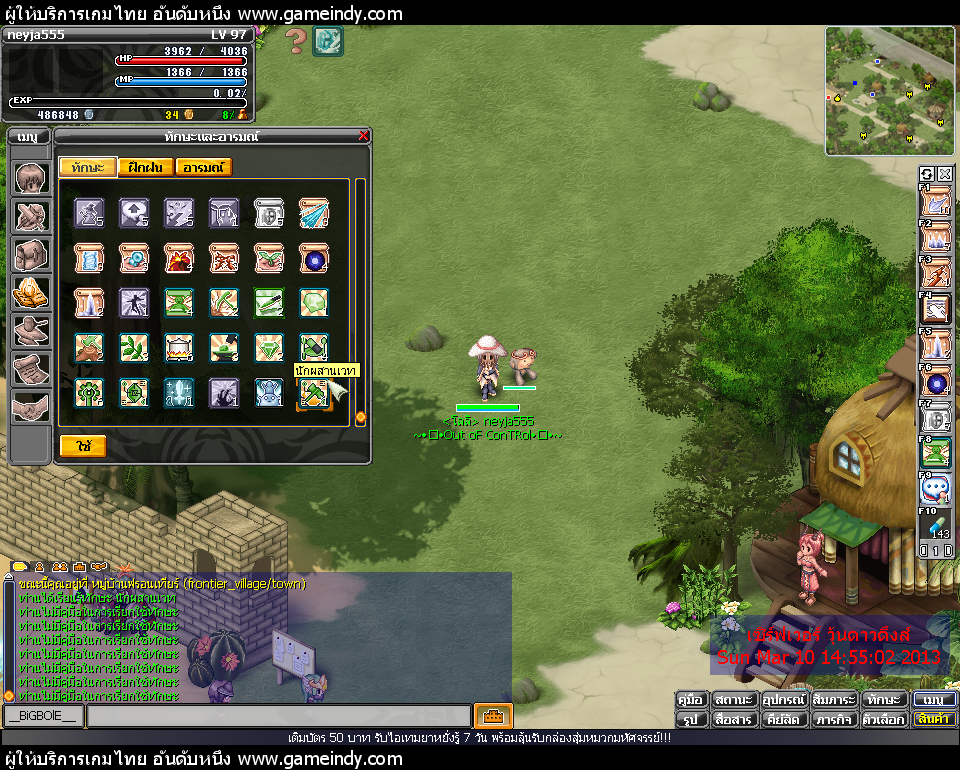Viewport: 960px width, 770px height.
Task: Open the minimap
Action: (889, 91)
